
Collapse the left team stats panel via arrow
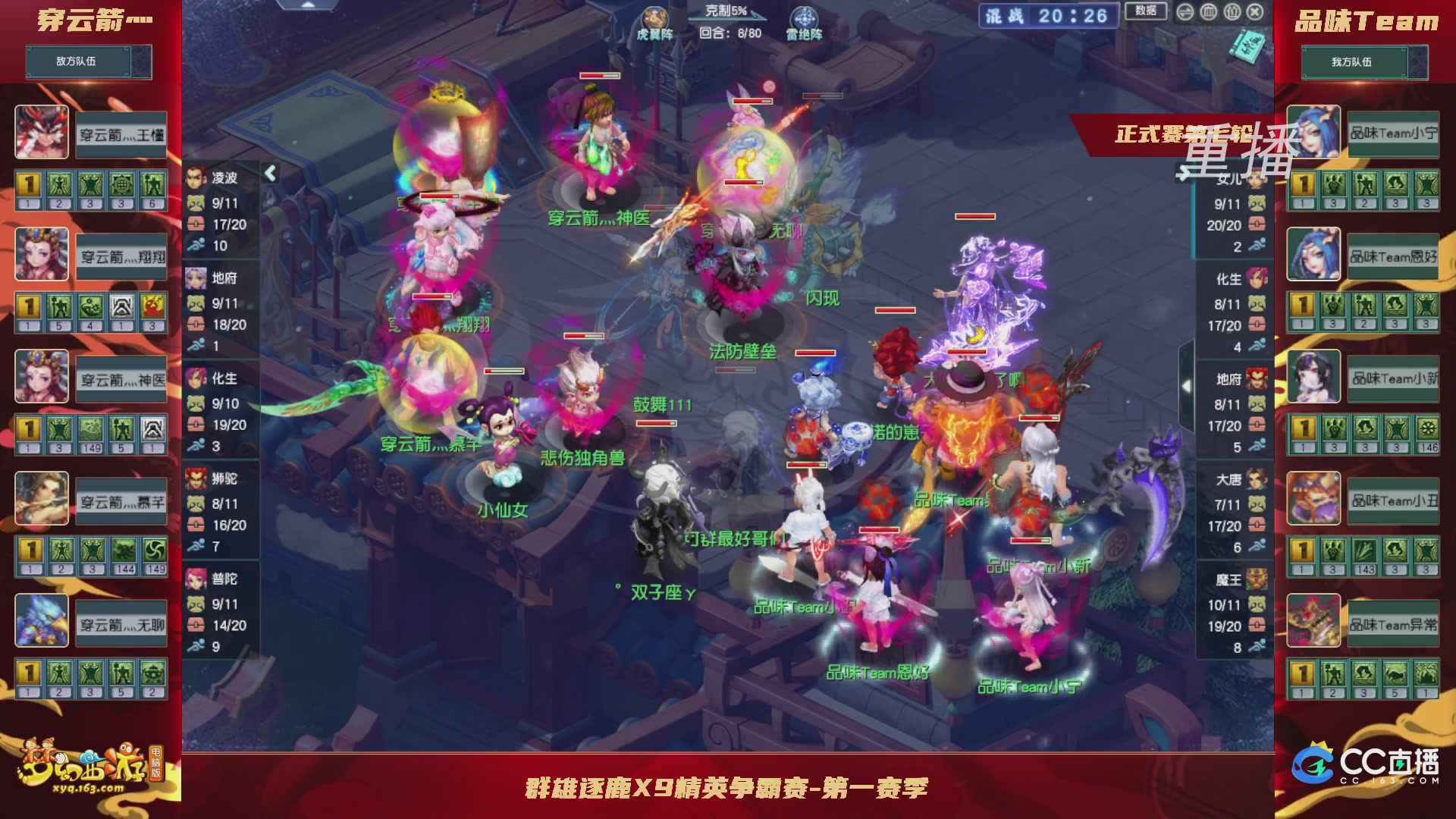pos(270,172)
